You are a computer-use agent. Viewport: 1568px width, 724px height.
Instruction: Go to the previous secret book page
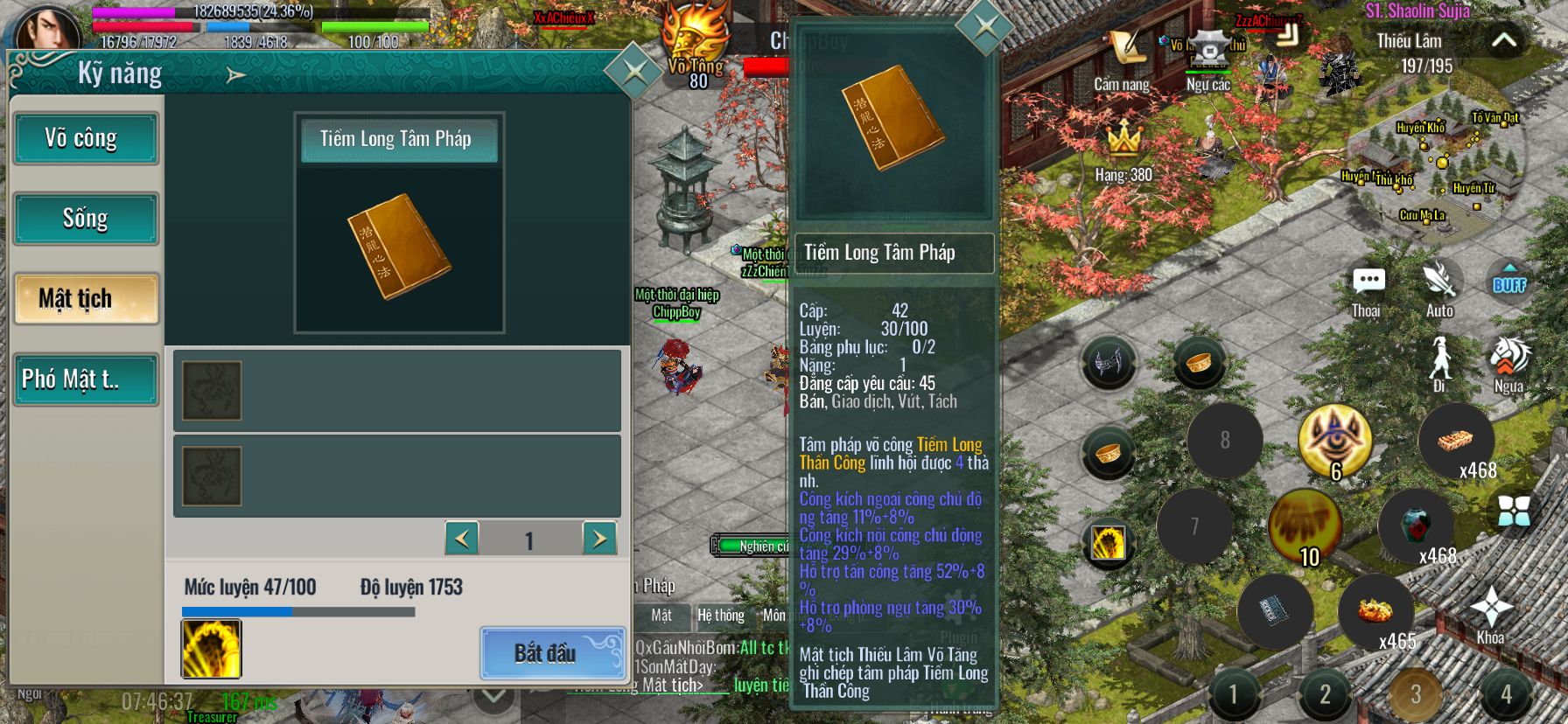coord(462,539)
